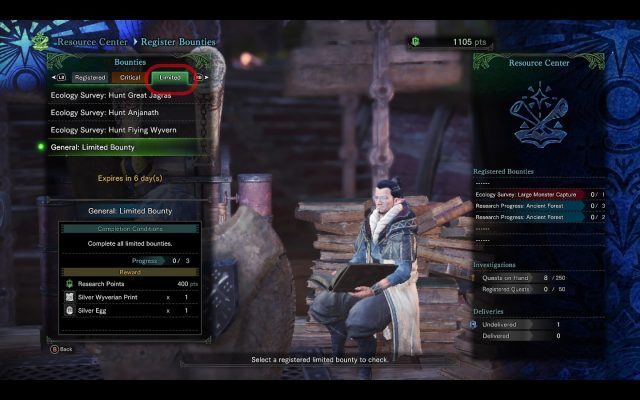Open the Critical bounties tab
Image resolution: width=640 pixels, height=400 pixels.
click(x=130, y=77)
